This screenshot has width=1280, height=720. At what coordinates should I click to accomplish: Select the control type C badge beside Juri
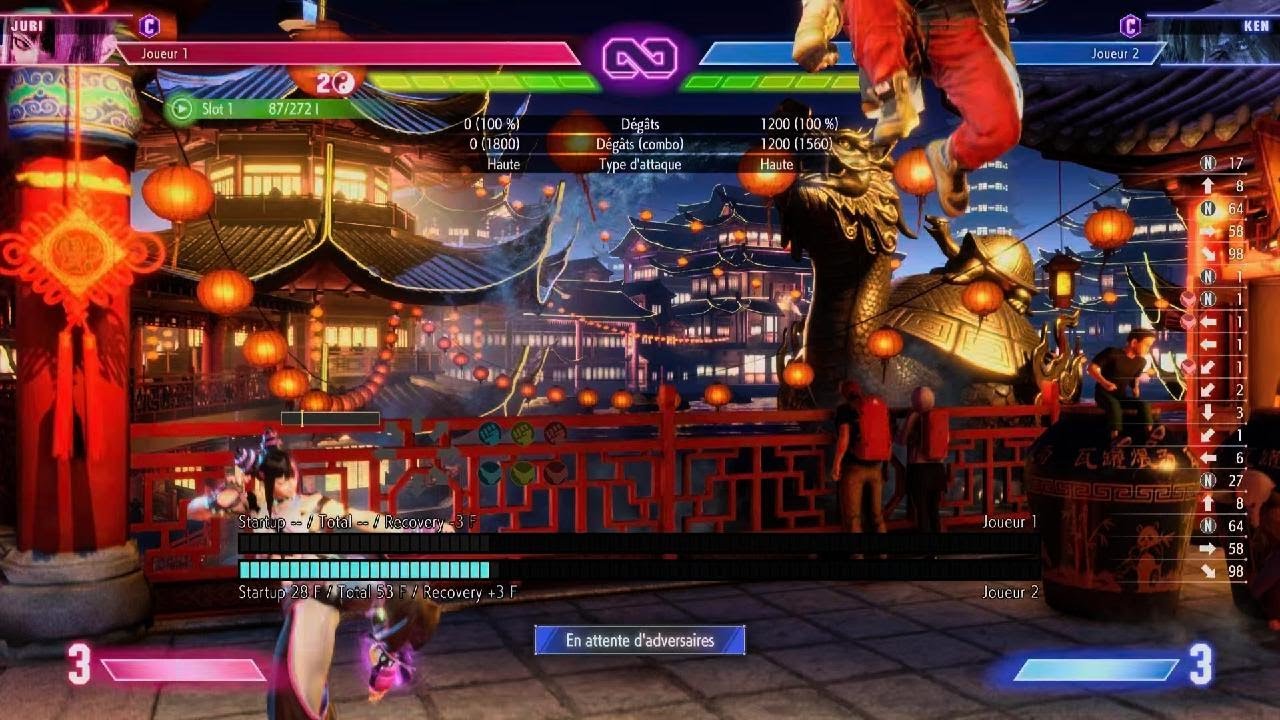click(149, 25)
